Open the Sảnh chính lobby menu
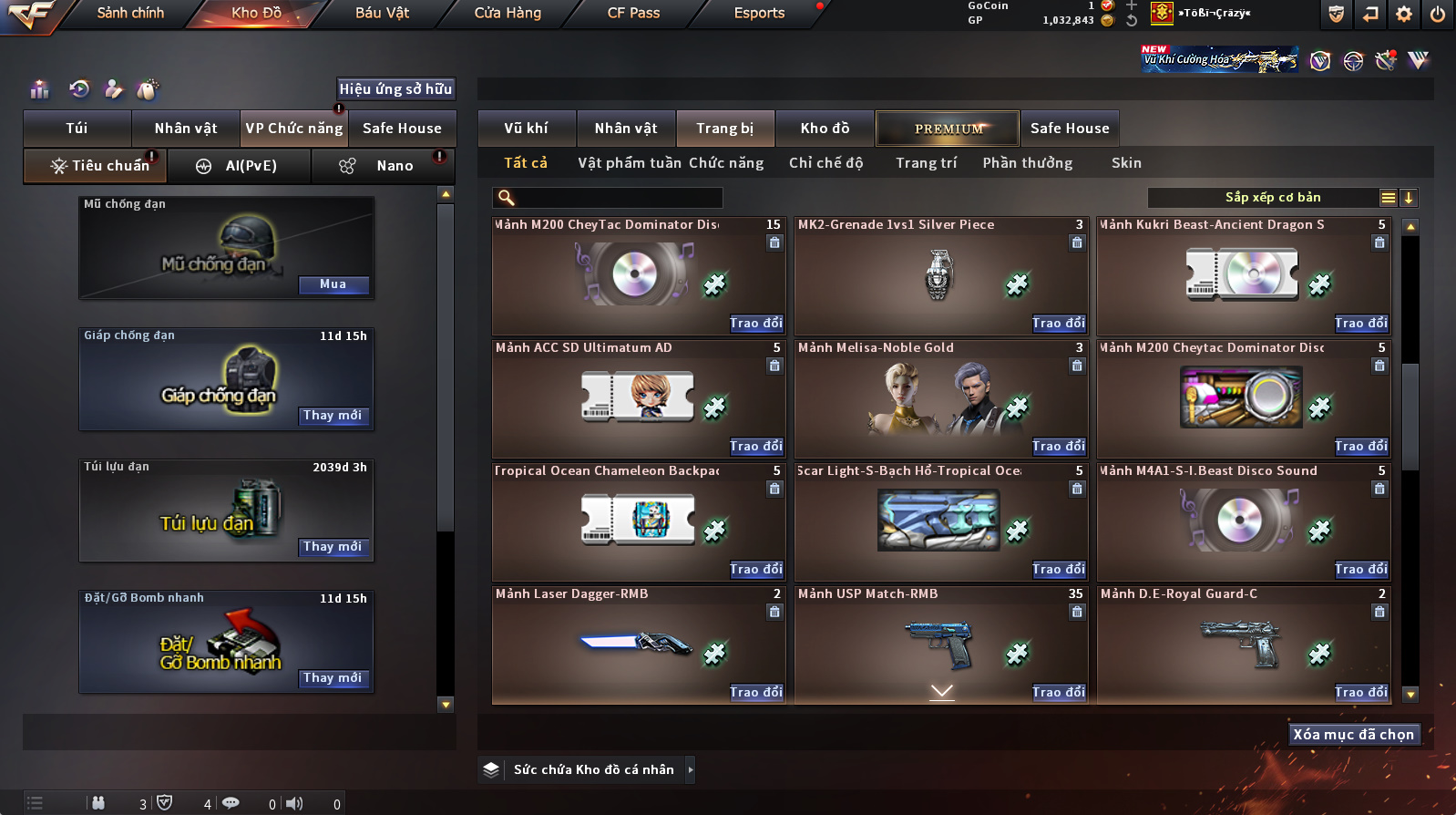Viewport: 1456px width, 815px height. tap(130, 13)
